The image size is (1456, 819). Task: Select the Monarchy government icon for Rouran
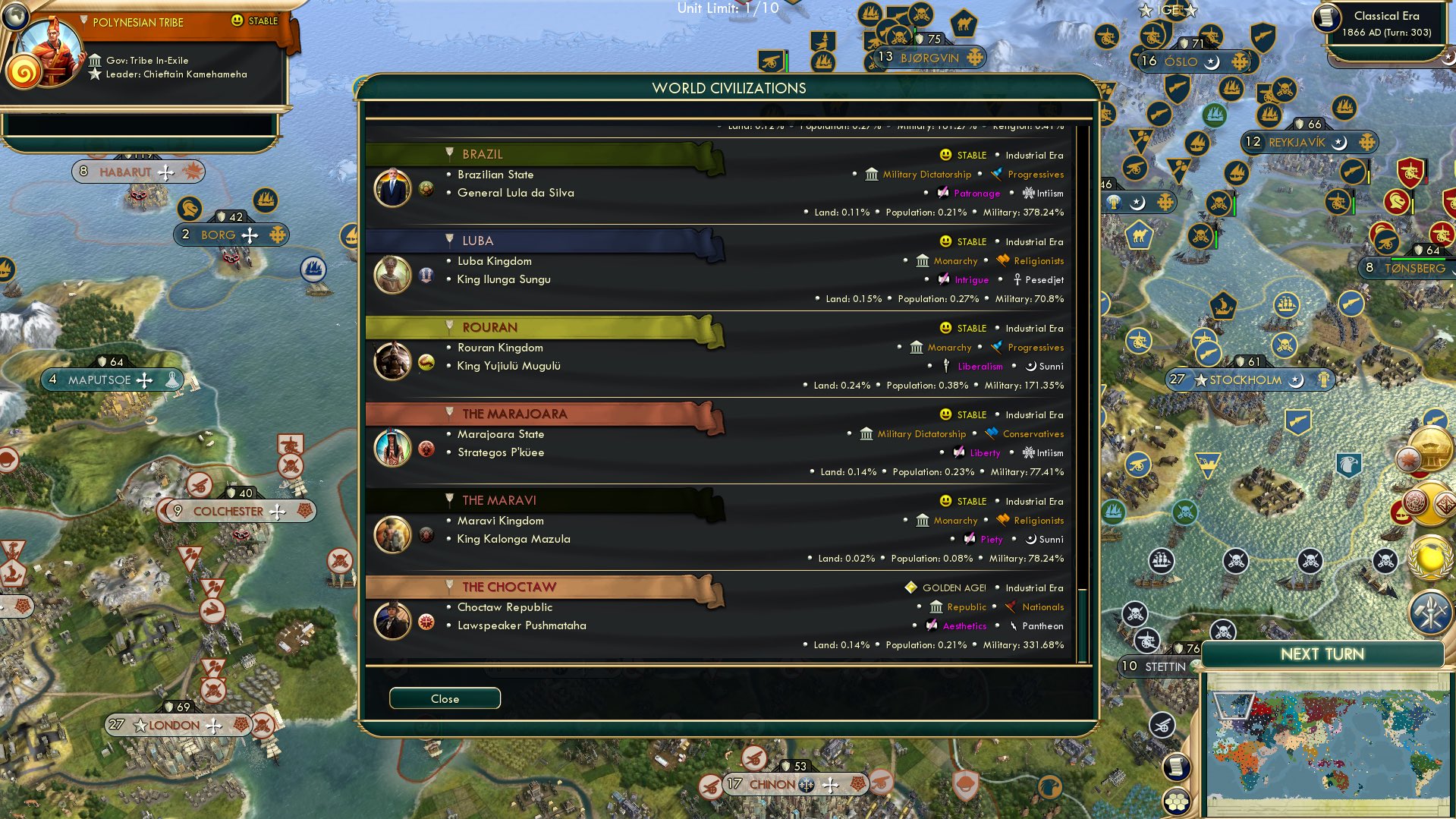pos(917,348)
